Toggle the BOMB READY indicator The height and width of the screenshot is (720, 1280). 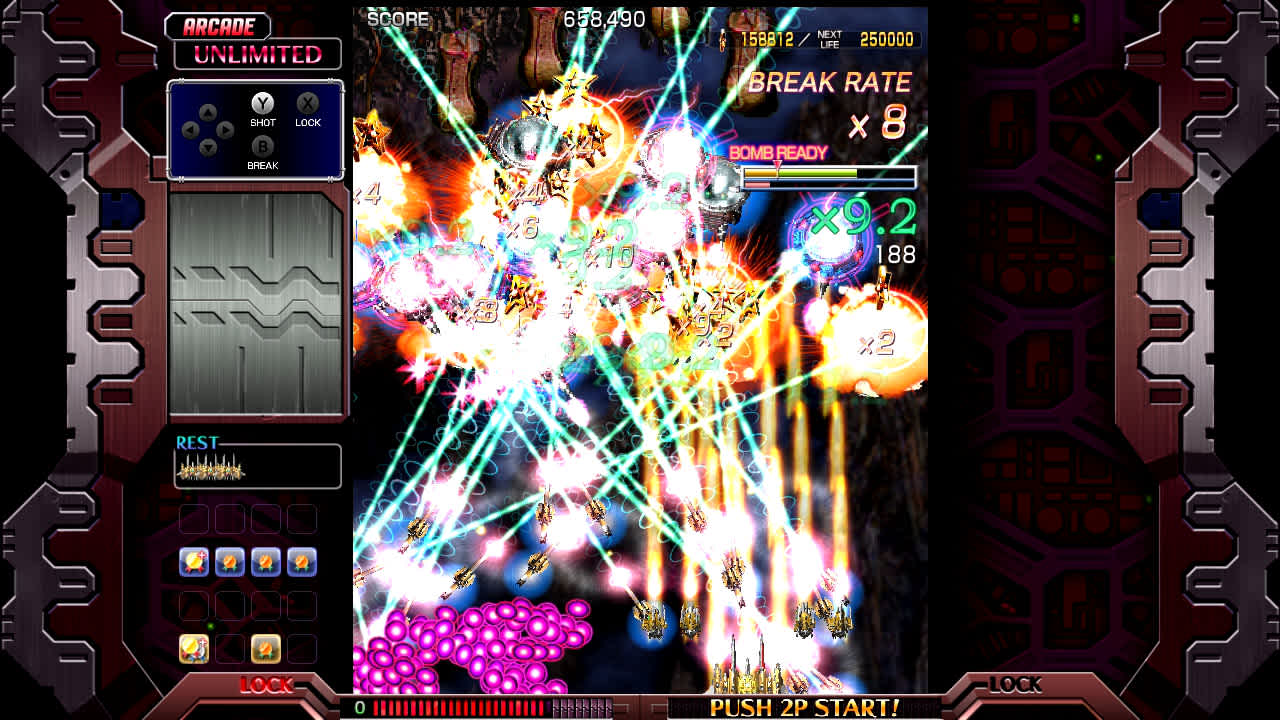point(778,153)
